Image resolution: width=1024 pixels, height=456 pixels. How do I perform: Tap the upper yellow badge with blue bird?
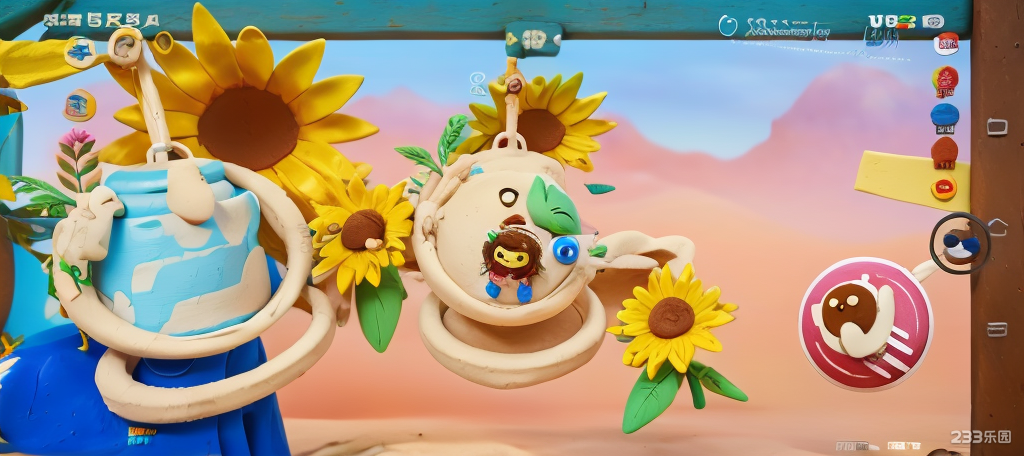[80, 50]
